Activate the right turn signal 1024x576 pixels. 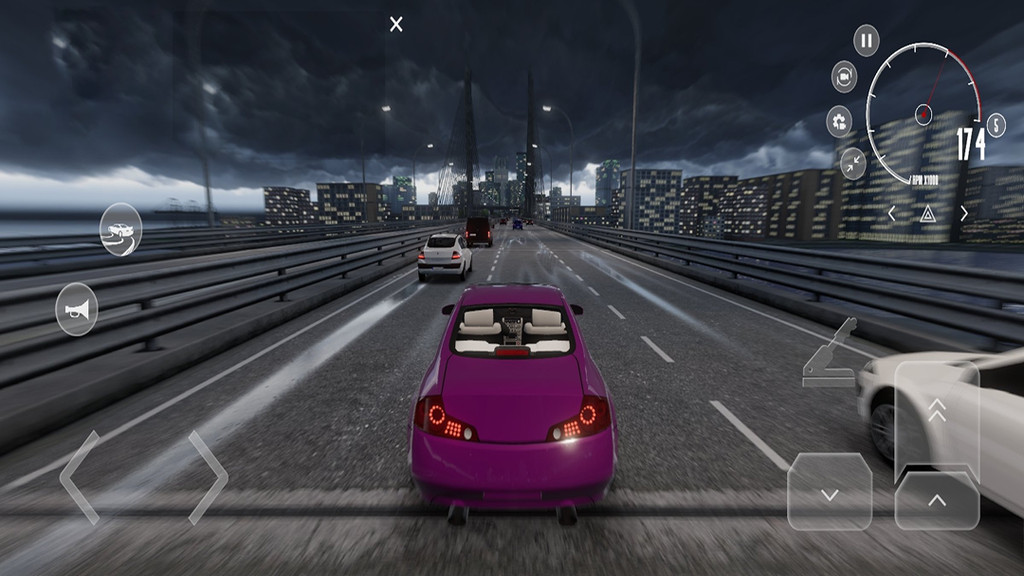pyautogui.click(x=964, y=213)
